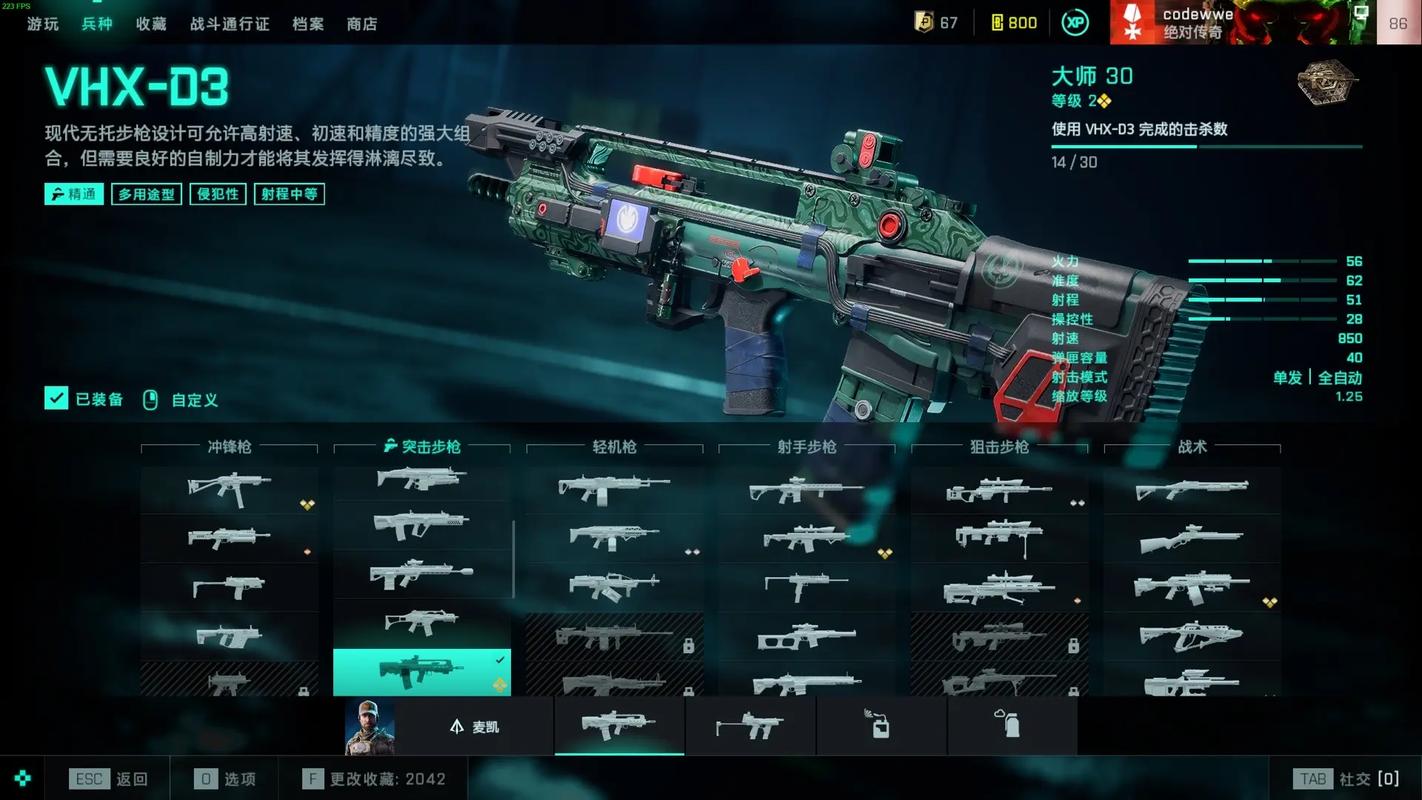Select the highlighted VHX-D3 weapon tile
This screenshot has height=800, width=1422.
point(421,672)
